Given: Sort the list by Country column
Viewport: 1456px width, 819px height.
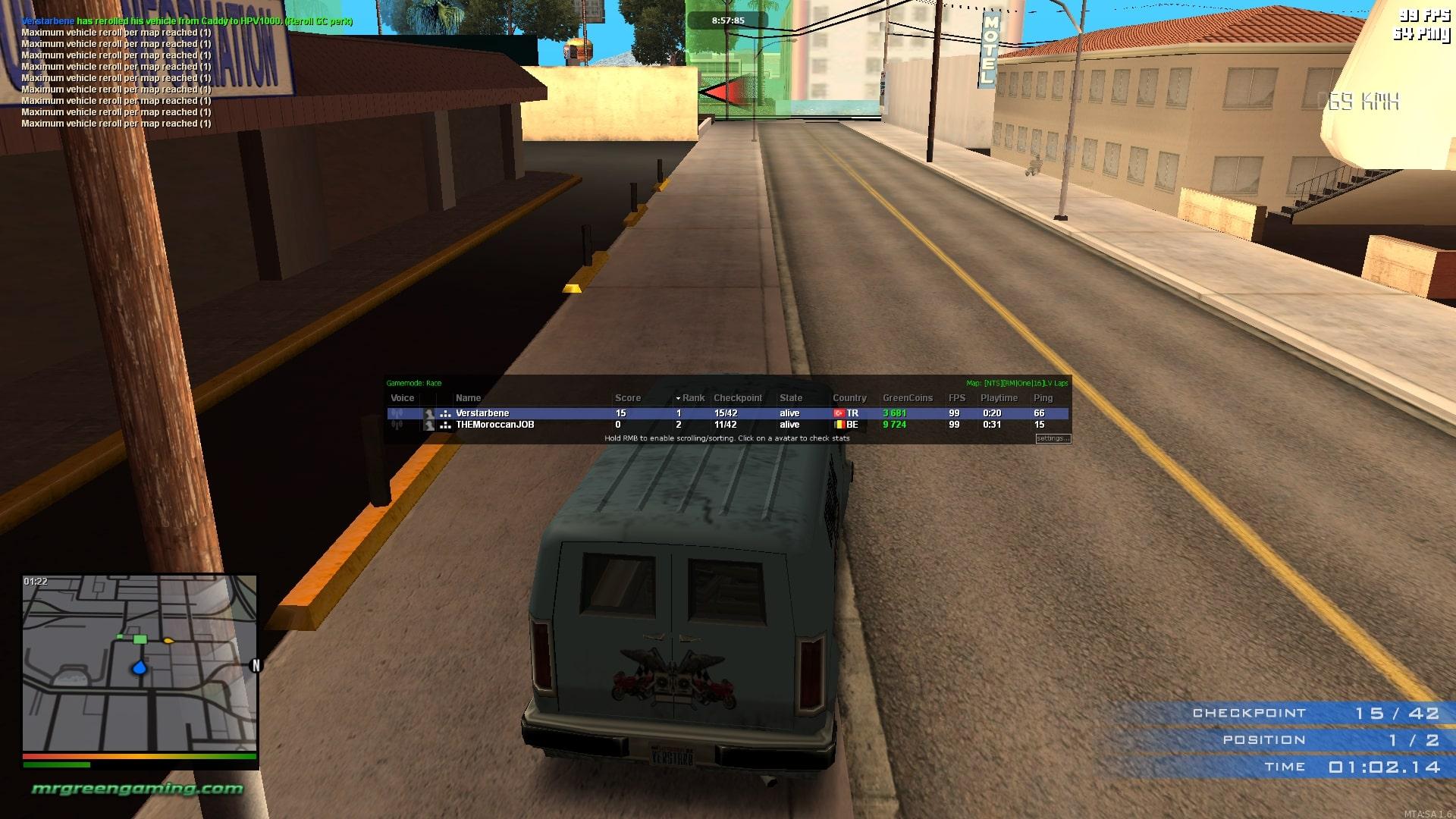Looking at the screenshot, I should [849, 398].
